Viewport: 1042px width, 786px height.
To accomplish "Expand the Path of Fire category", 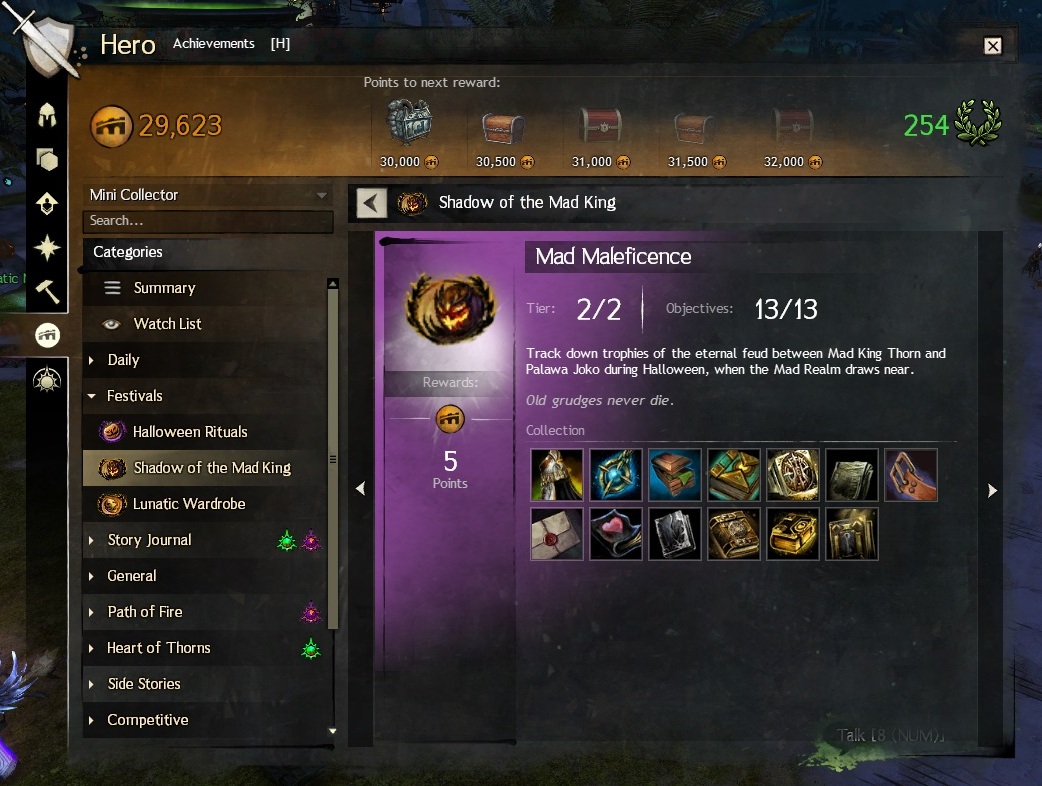I will click(145, 612).
